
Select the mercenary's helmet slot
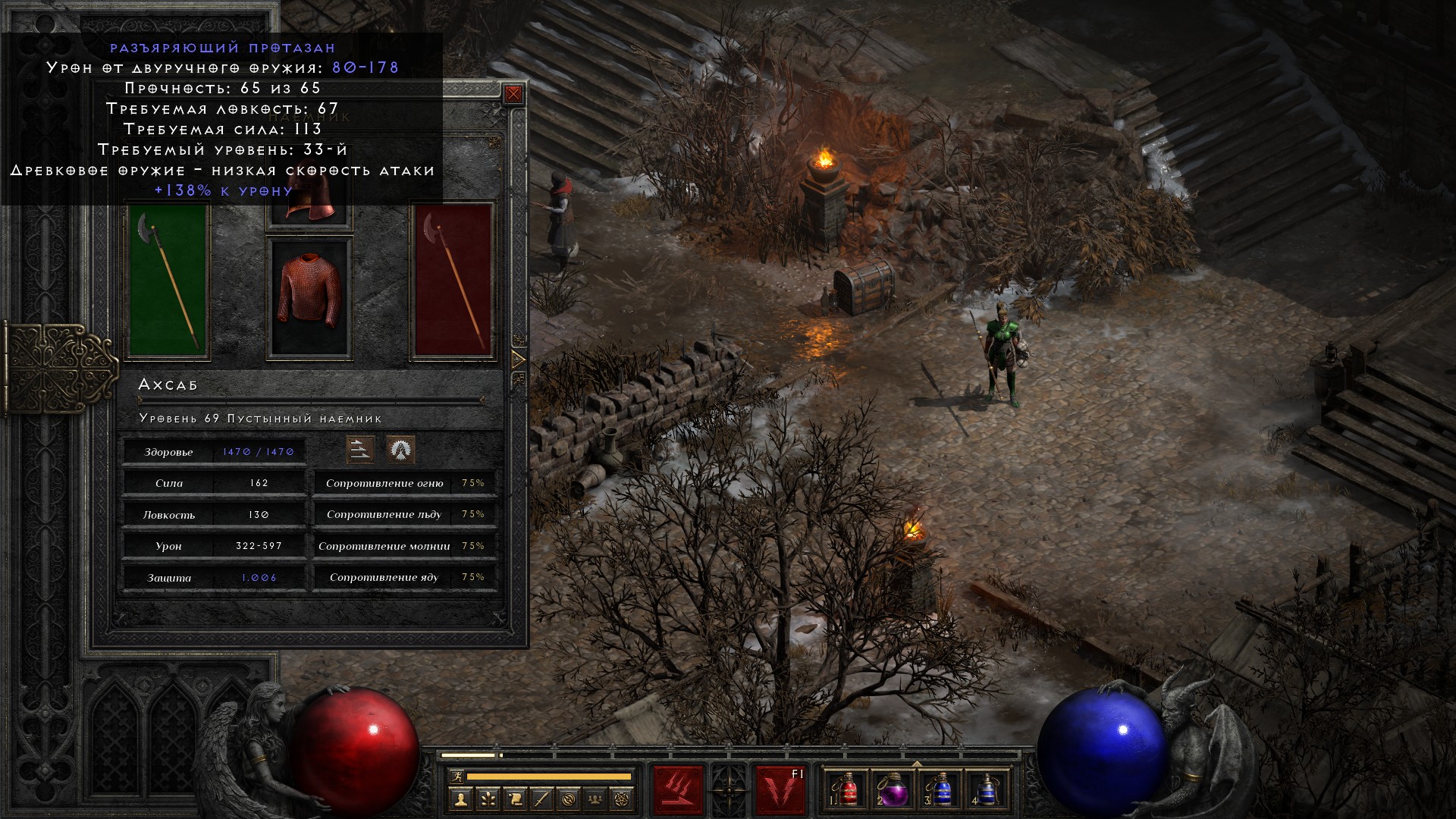pos(309,203)
